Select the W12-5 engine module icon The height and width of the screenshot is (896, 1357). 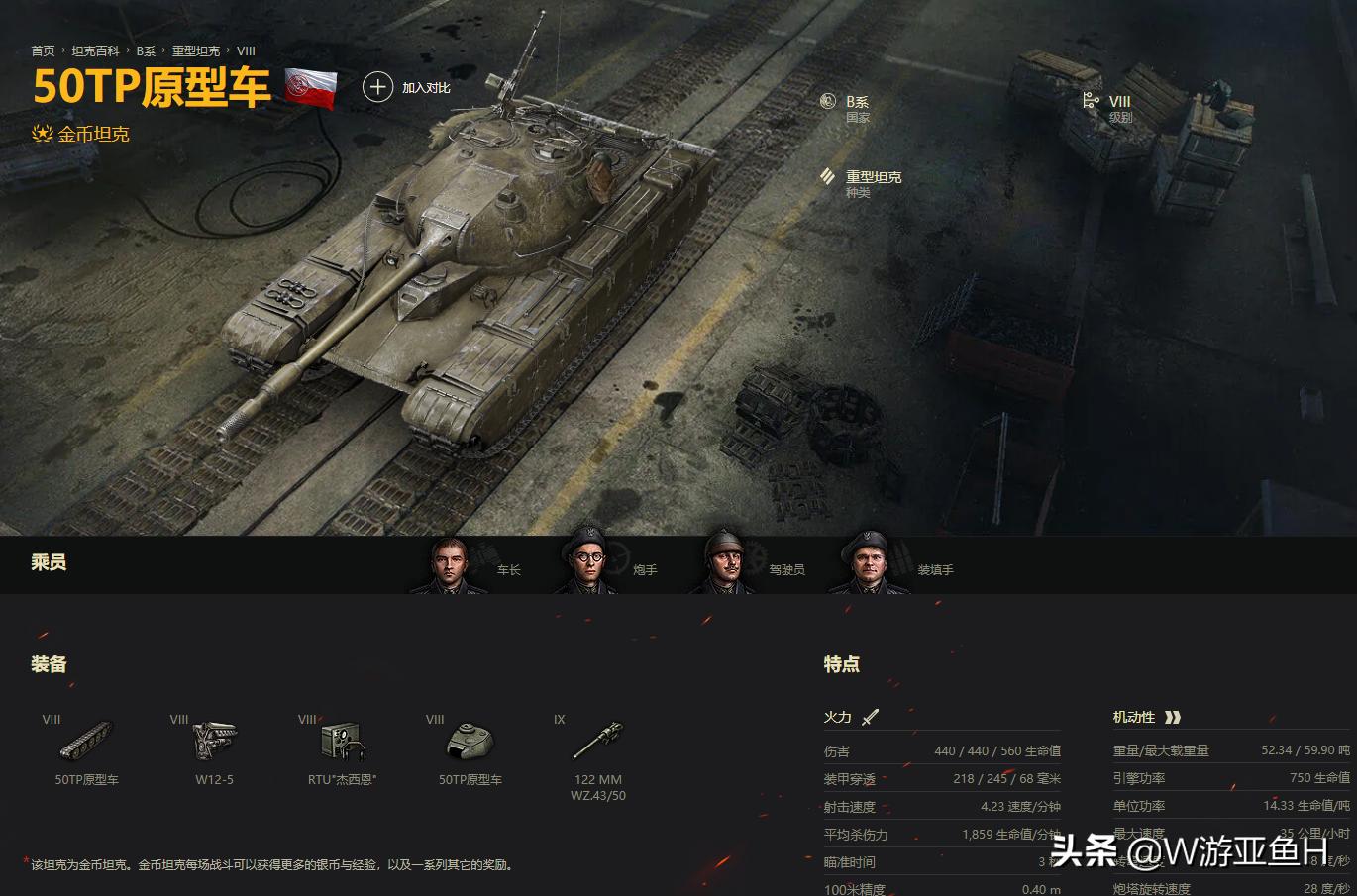(x=214, y=740)
